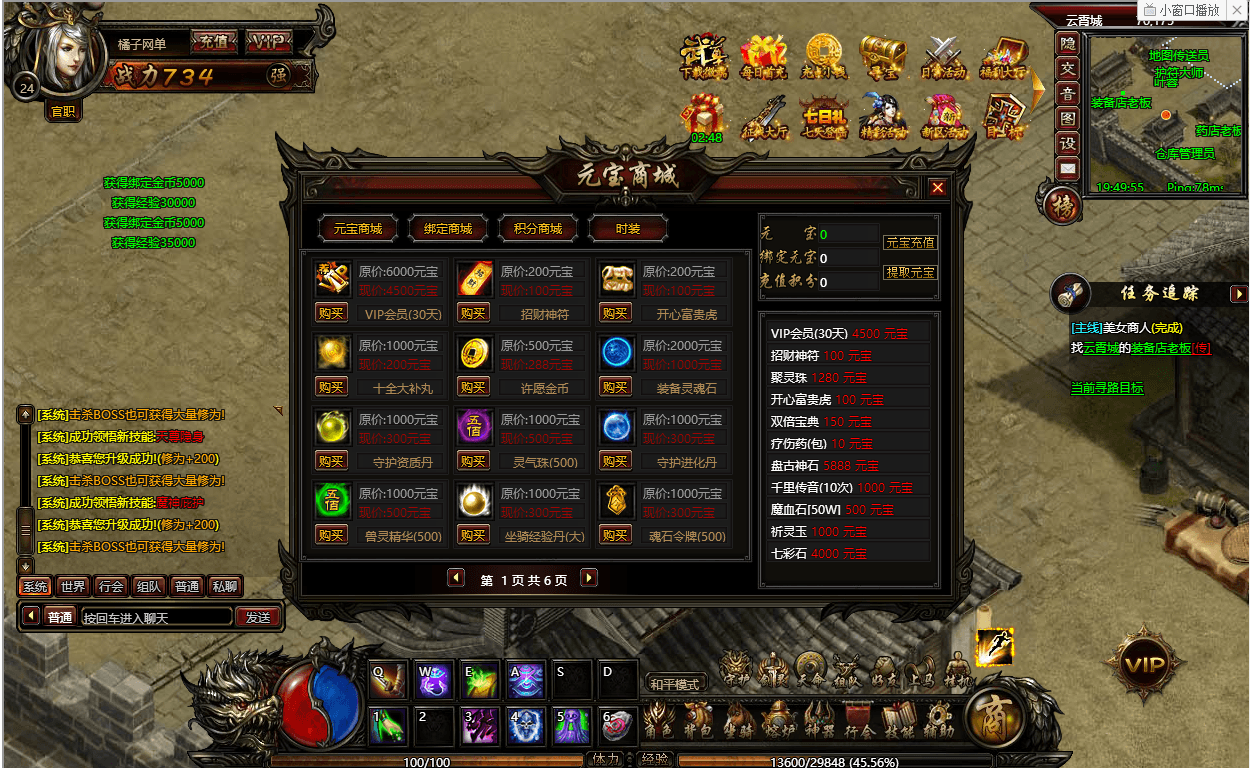Open the 技能 skills book
The image size is (1250, 768).
point(899,721)
